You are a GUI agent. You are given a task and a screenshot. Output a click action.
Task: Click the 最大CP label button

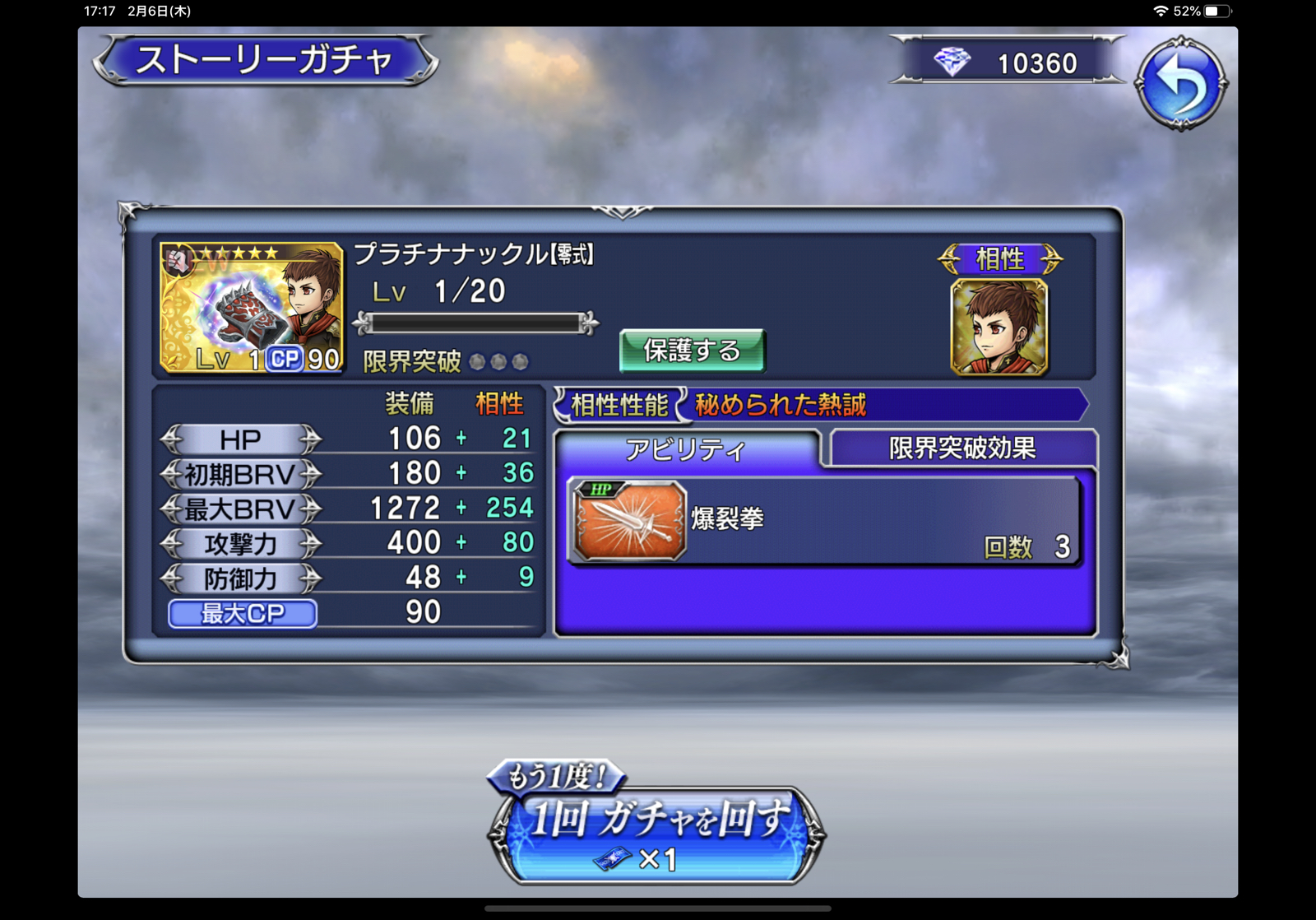click(x=243, y=614)
